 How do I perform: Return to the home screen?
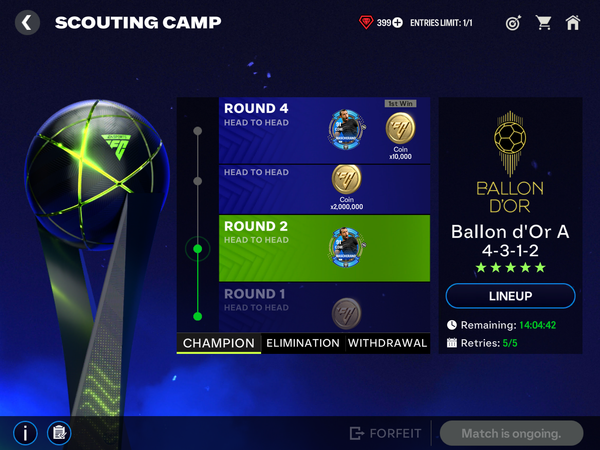pyautogui.click(x=573, y=22)
